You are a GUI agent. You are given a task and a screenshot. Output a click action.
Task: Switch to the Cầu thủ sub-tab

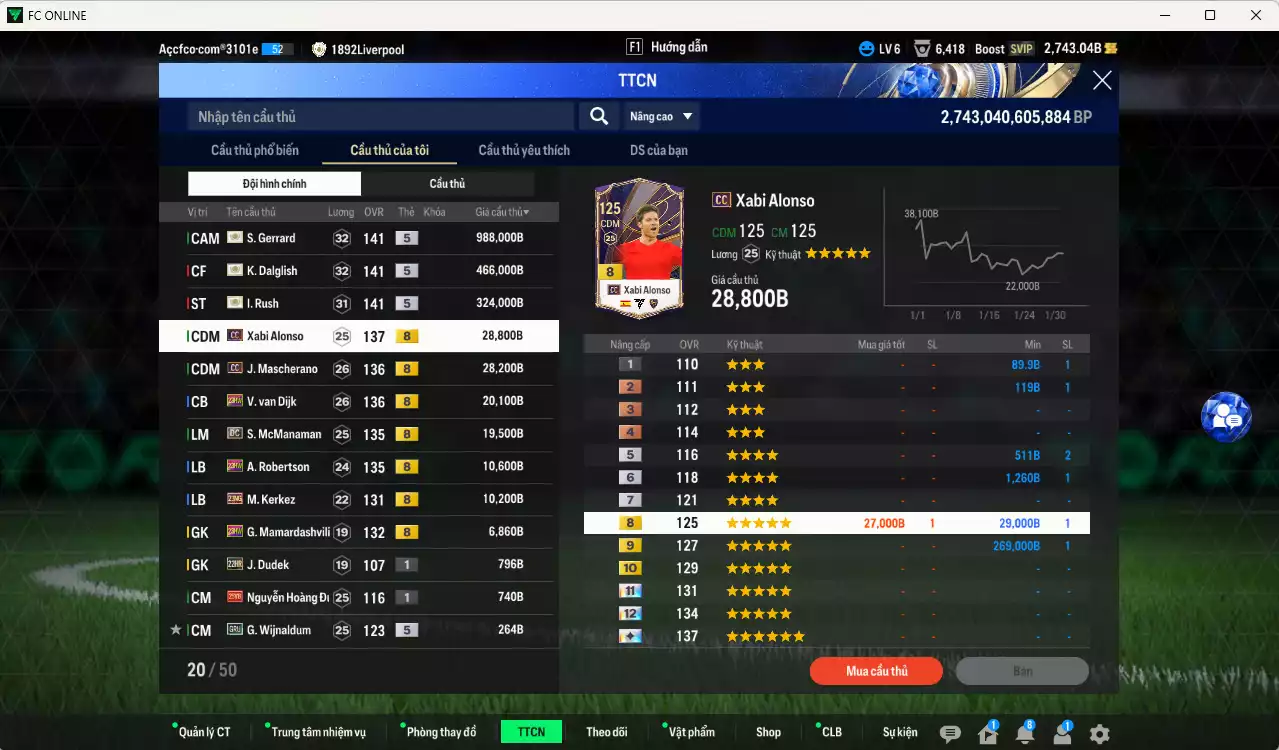[x=447, y=184]
